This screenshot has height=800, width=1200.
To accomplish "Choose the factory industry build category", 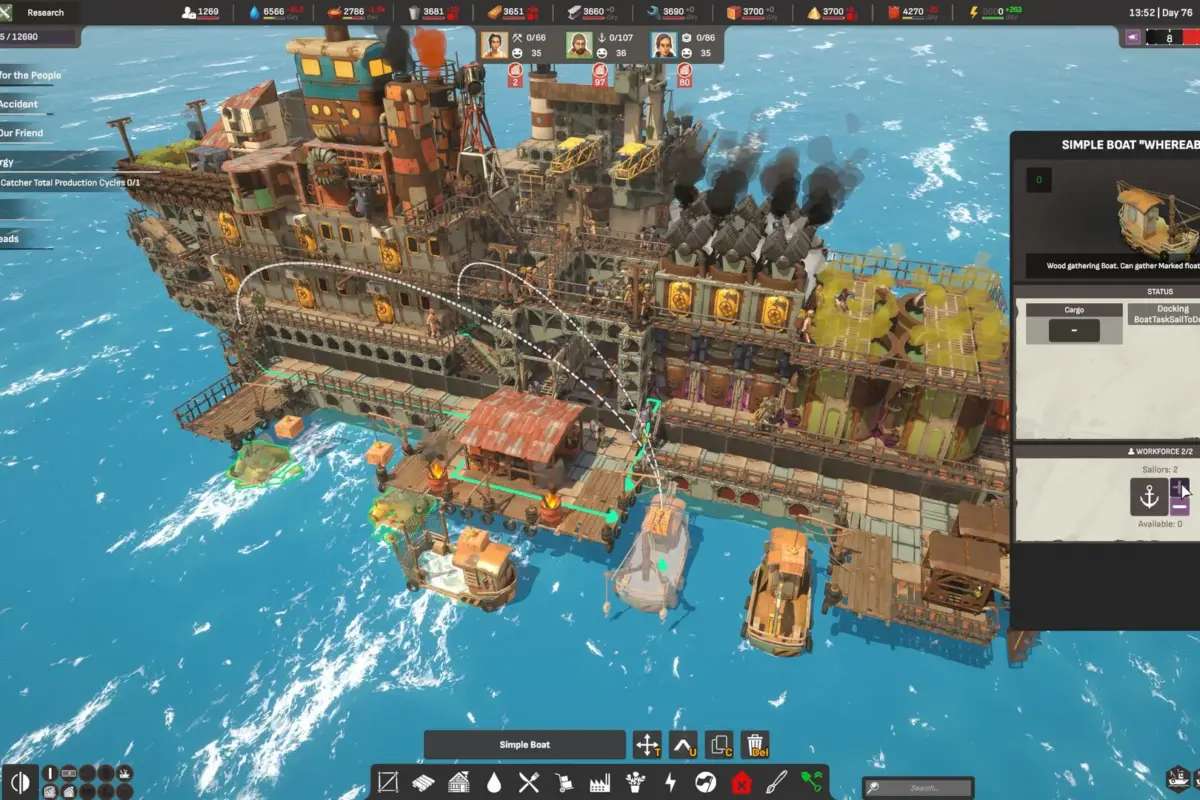I will pyautogui.click(x=600, y=782).
